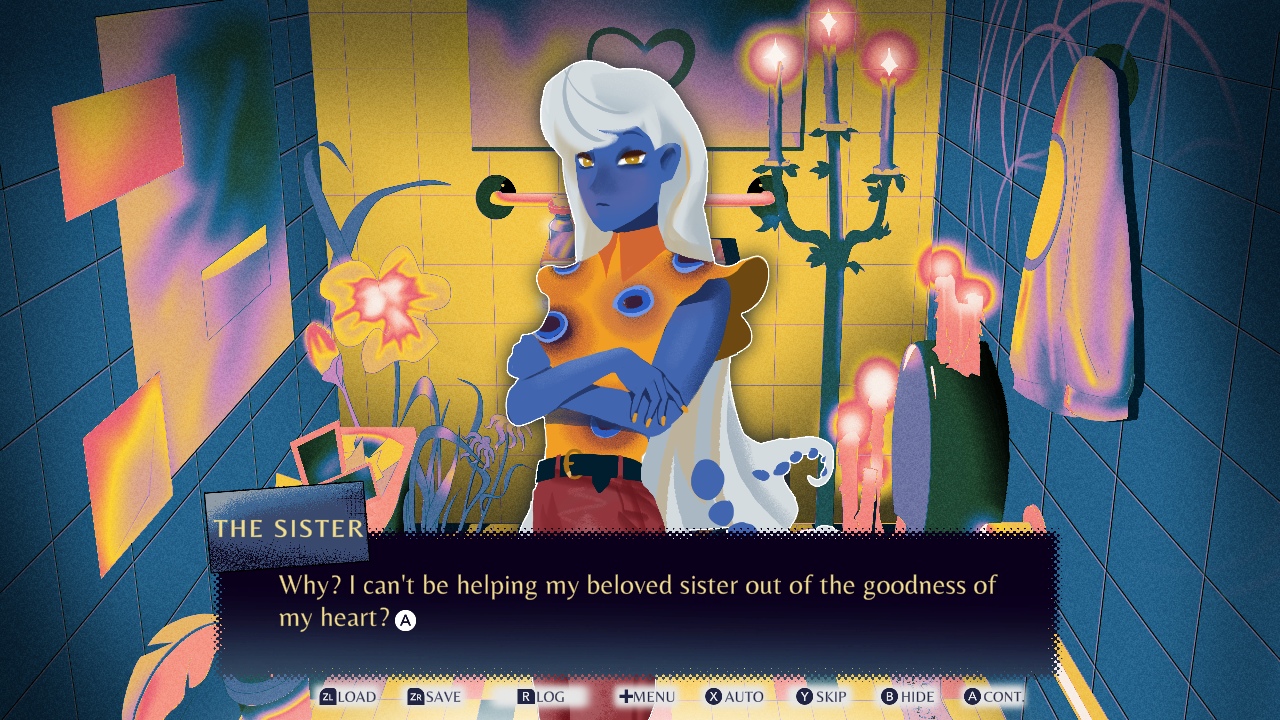Toggle SKIP mode on
1280x720 pixels.
[830, 697]
